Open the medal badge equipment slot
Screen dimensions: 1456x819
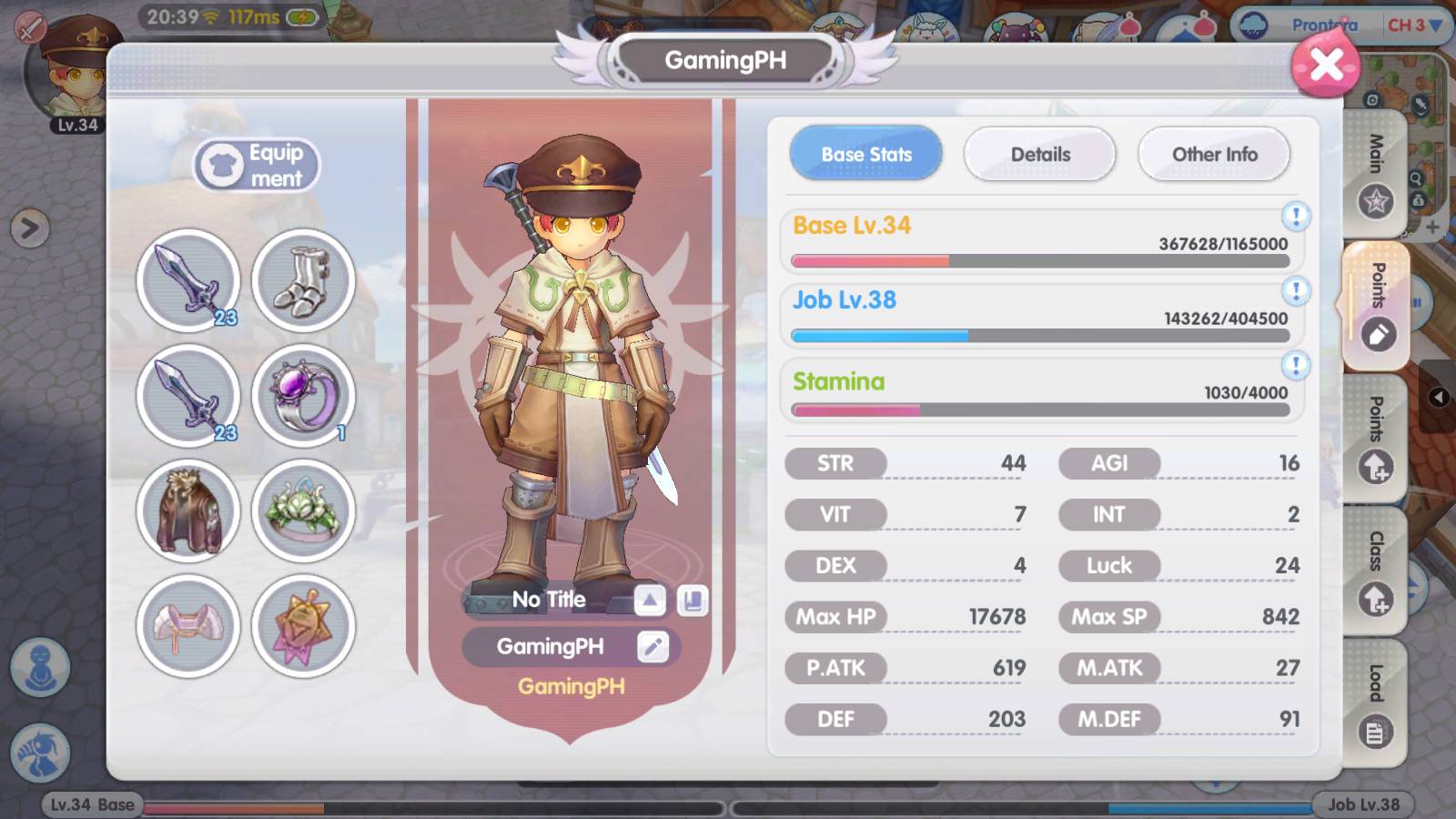click(x=304, y=626)
